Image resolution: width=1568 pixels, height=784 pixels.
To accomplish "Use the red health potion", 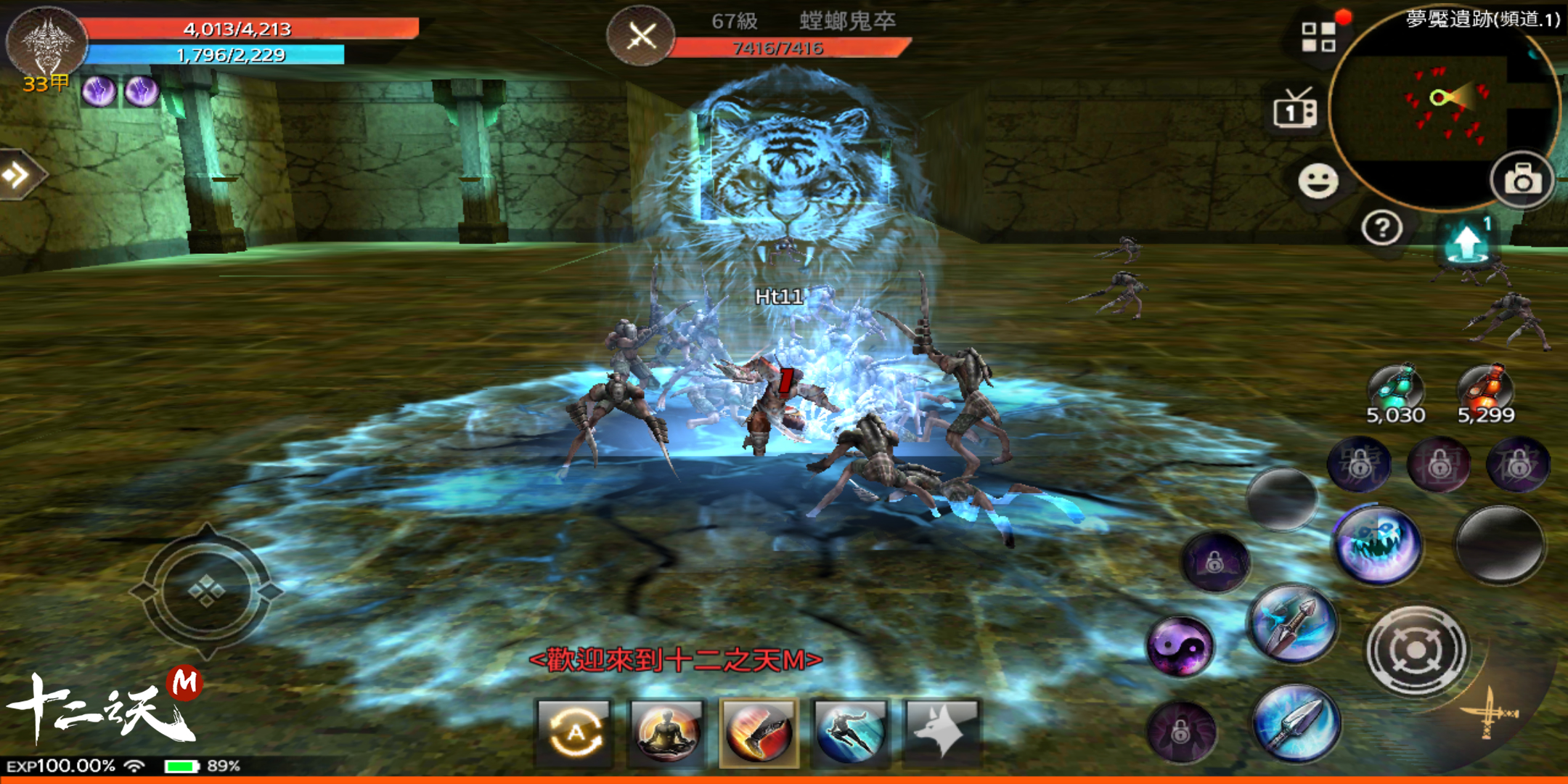I will tap(1485, 390).
